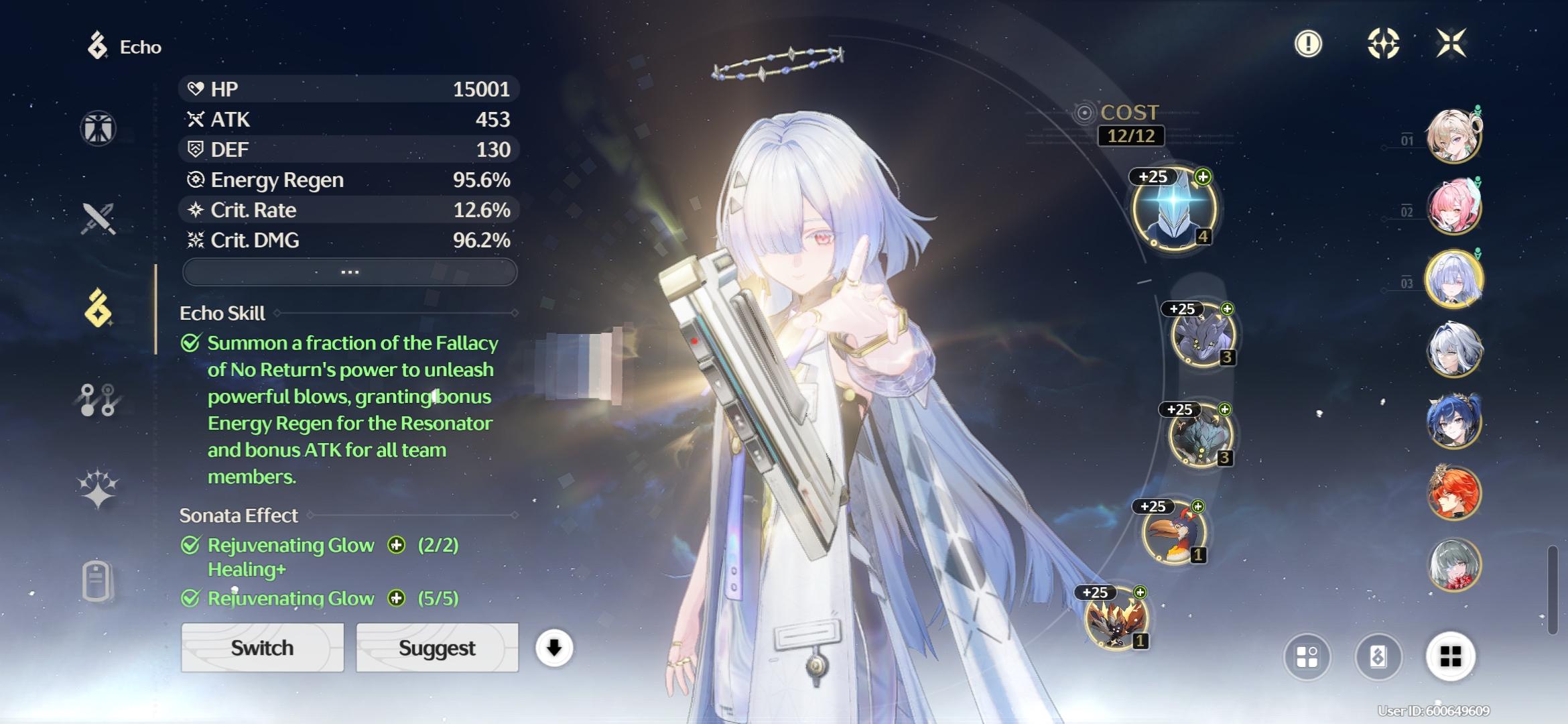The height and width of the screenshot is (724, 1568).
Task: Close the Echo screen with the X
Action: pos(1451,44)
